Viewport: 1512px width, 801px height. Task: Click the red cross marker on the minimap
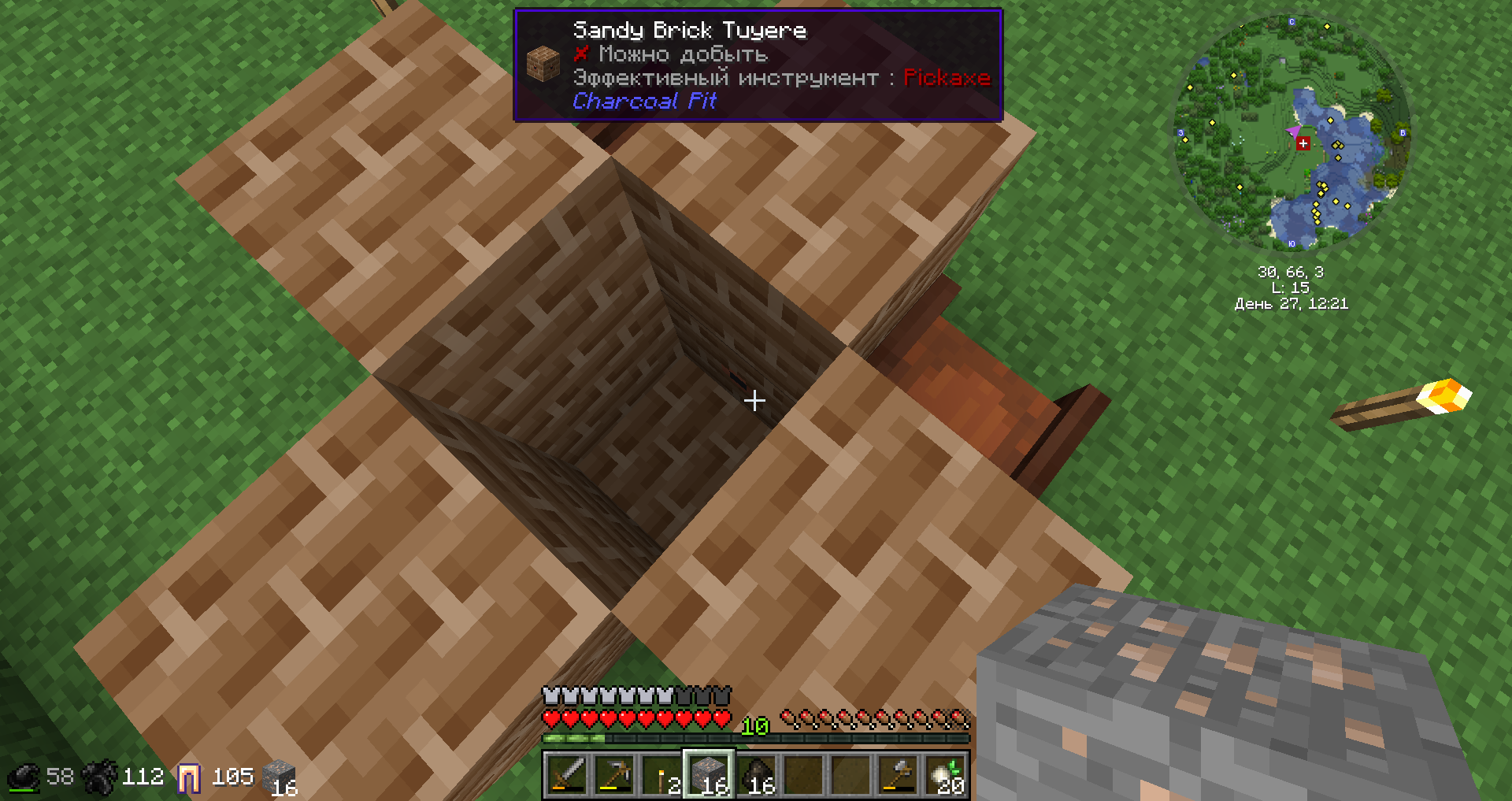[x=1303, y=144]
